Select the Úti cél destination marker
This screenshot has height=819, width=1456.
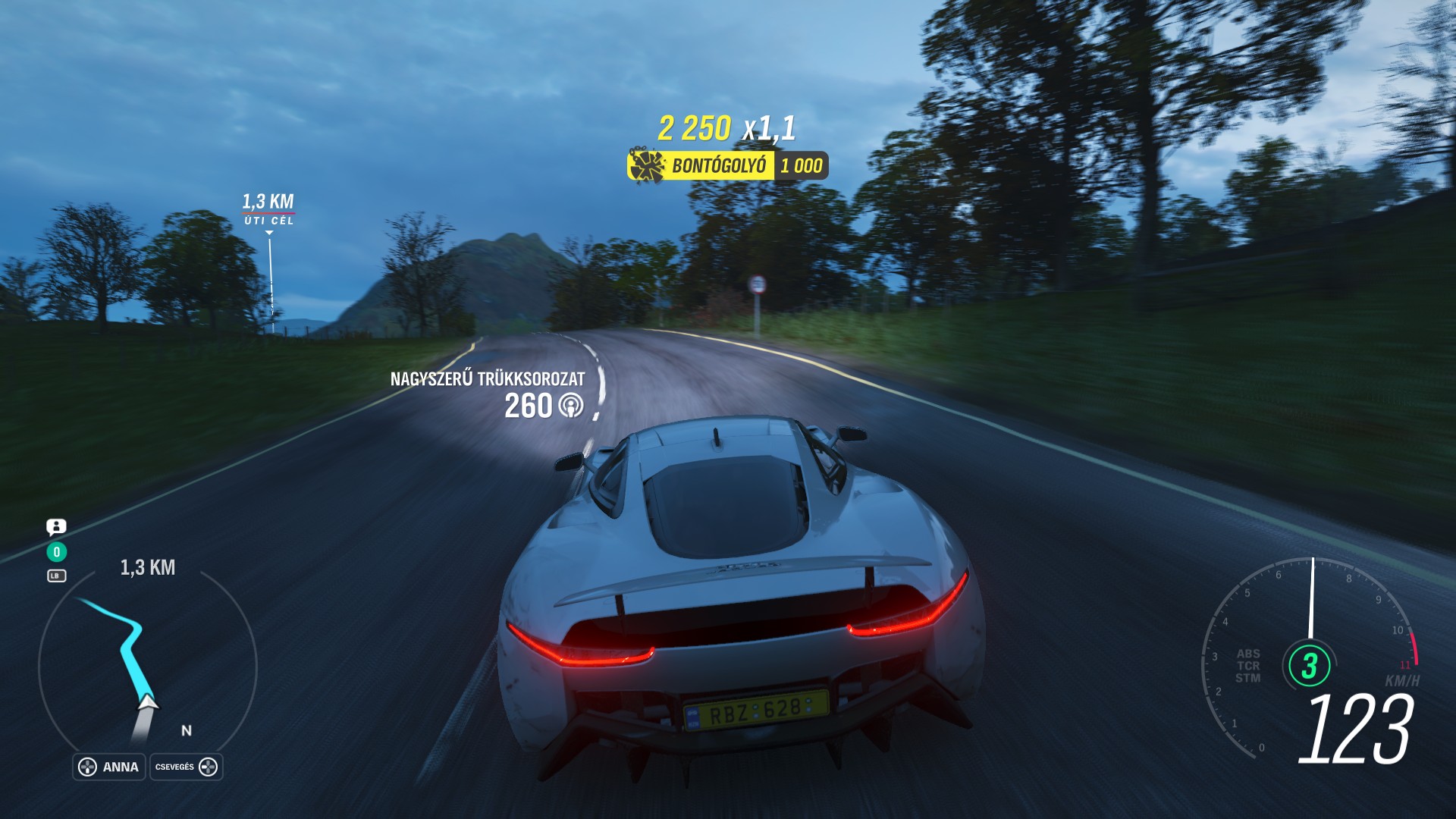pyautogui.click(x=268, y=209)
